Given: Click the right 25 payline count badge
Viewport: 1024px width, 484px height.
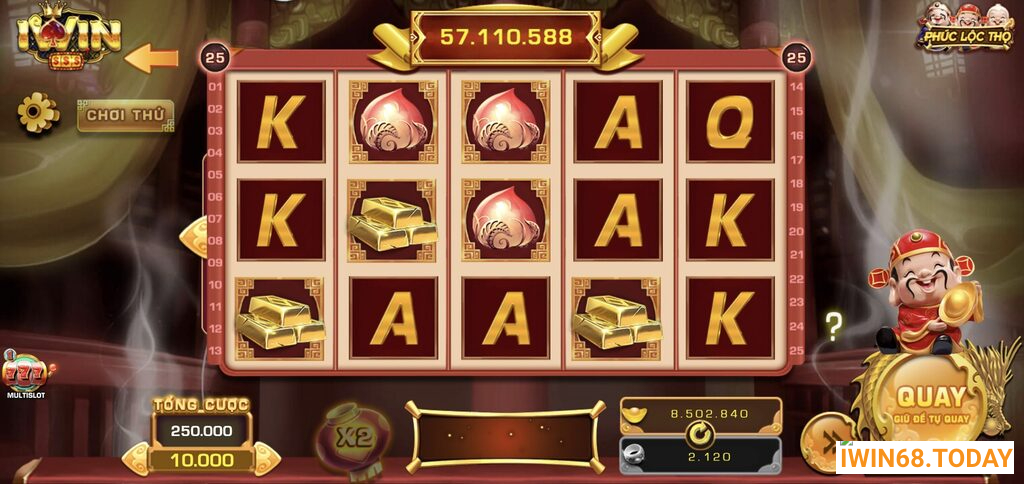Looking at the screenshot, I should (796, 57).
